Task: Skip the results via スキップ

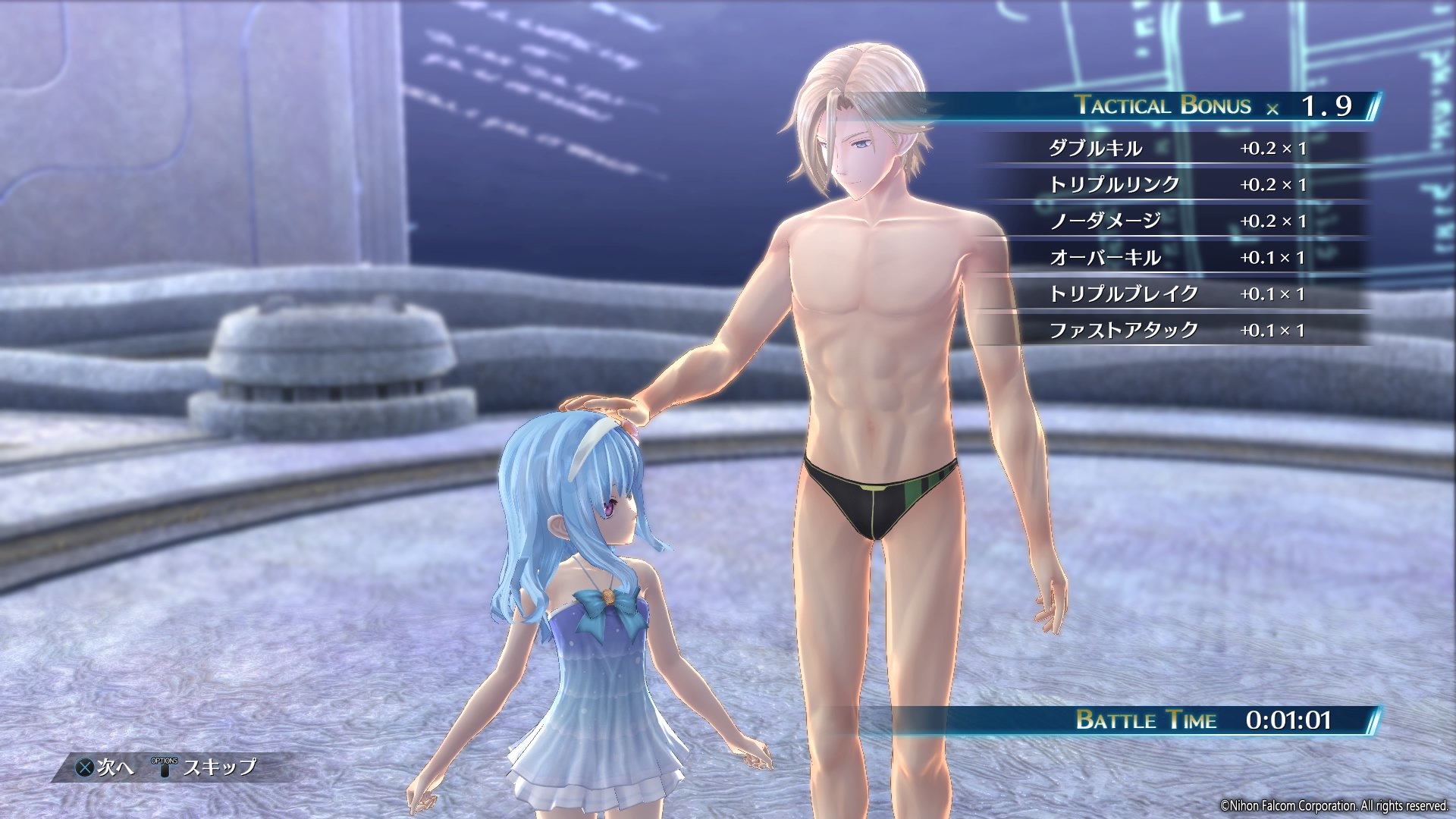Action: tap(206, 767)
